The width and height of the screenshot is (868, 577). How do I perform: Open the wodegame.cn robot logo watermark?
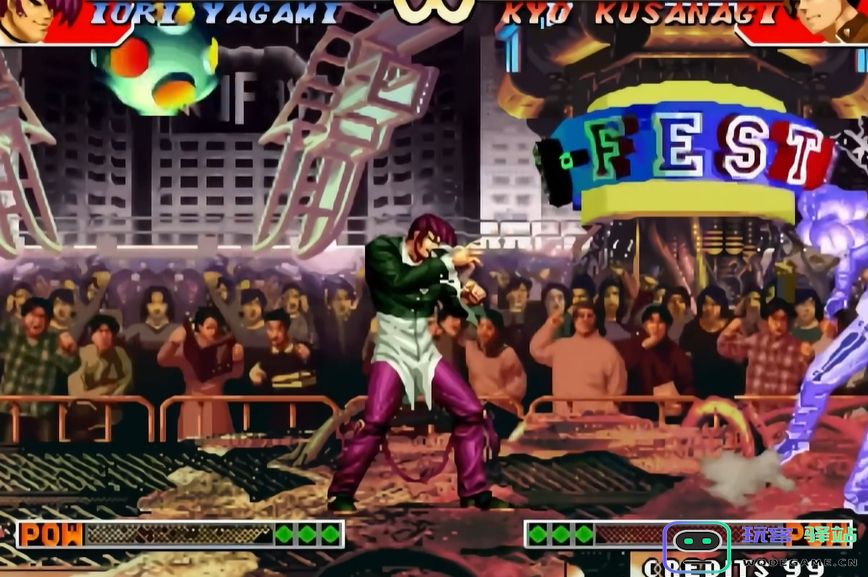[x=699, y=548]
